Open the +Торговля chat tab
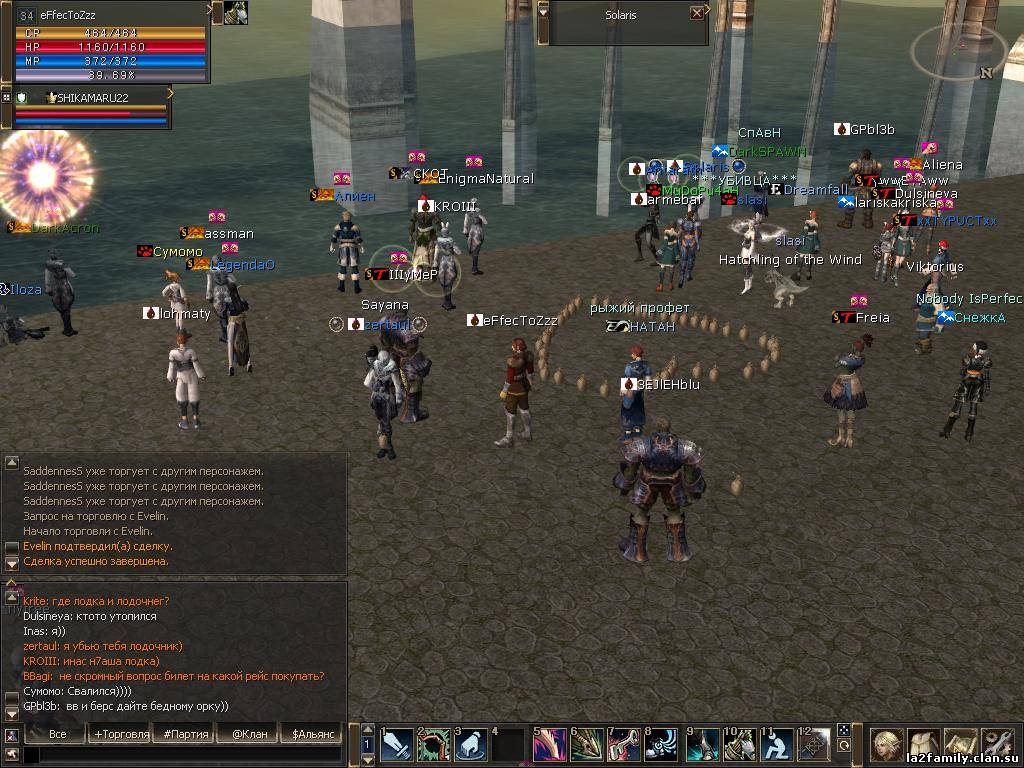The height and width of the screenshot is (768, 1024). (120, 734)
